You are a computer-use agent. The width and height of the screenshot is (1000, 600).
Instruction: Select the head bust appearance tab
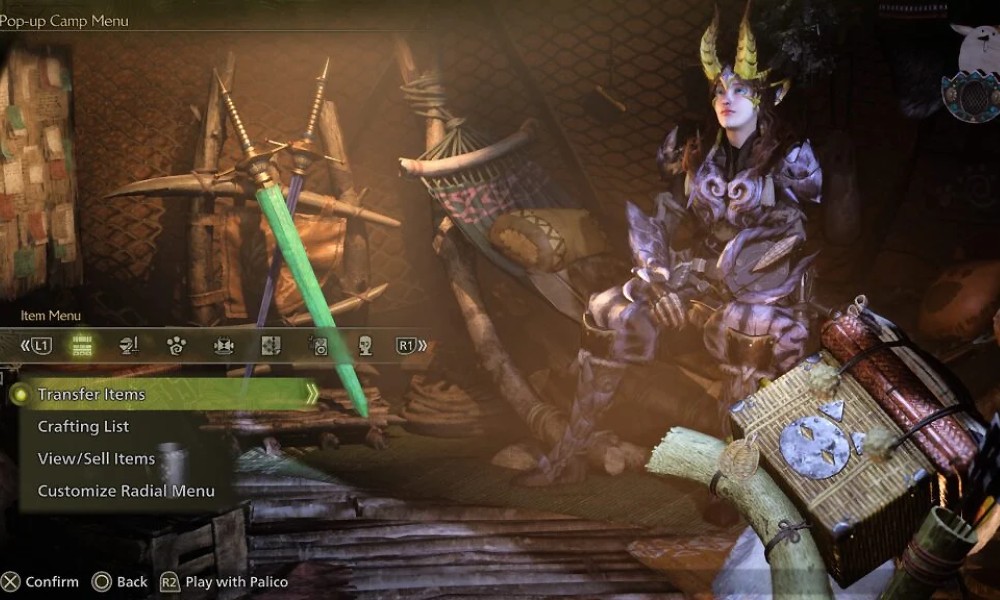365,346
